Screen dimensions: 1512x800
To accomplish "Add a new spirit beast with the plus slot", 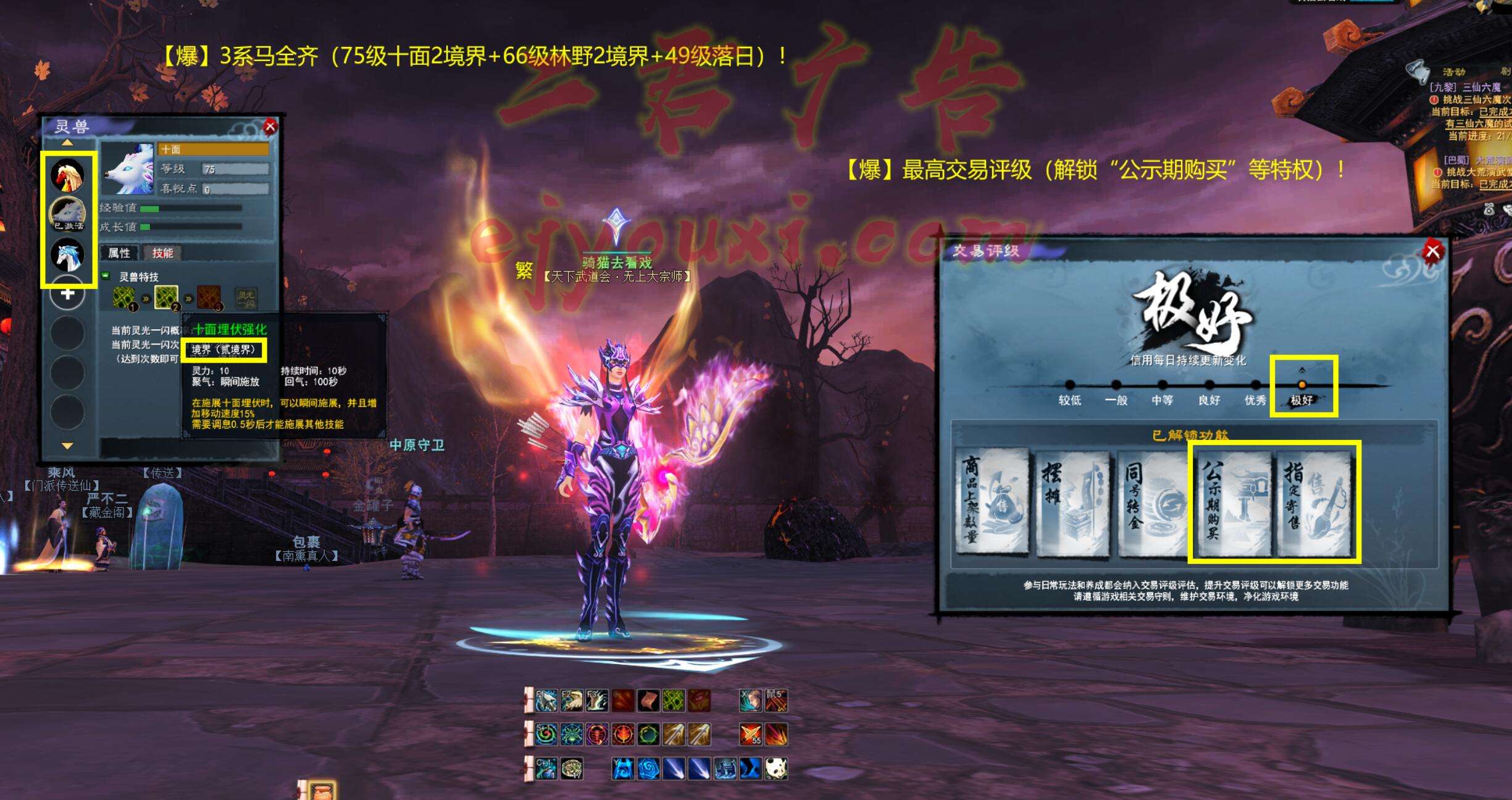I will (x=67, y=293).
